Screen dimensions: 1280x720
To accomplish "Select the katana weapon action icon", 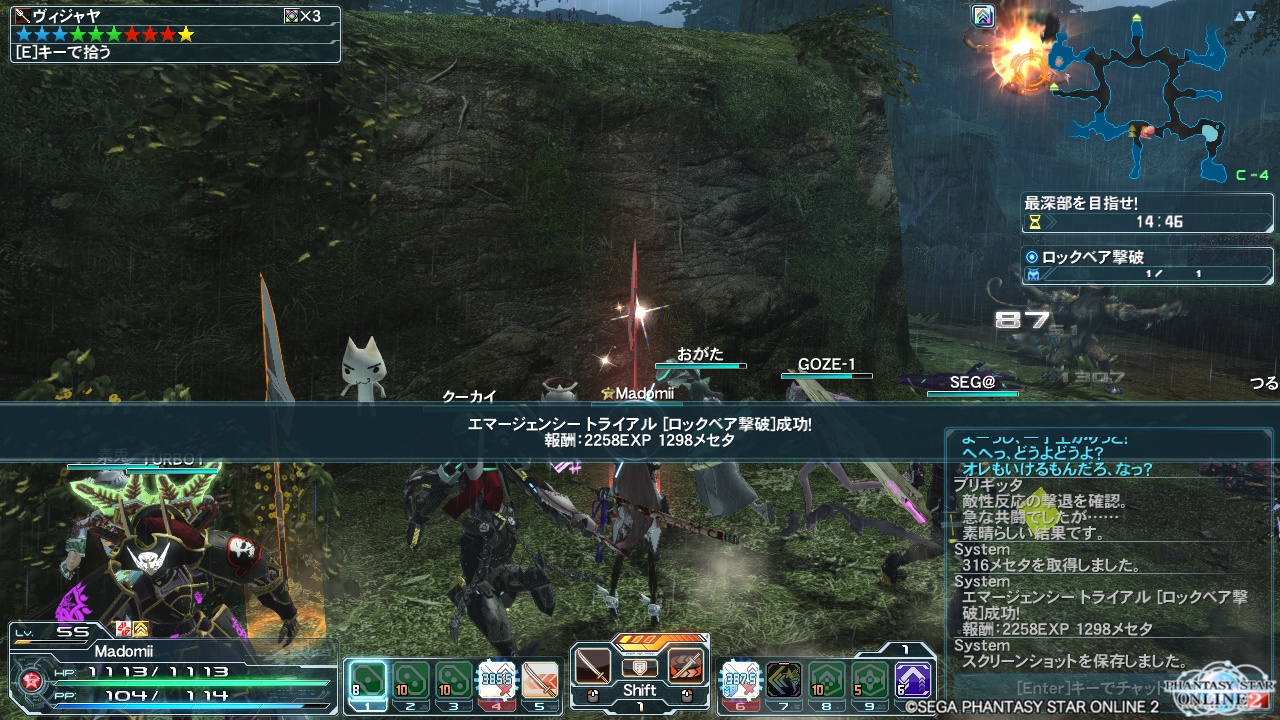I will pyautogui.click(x=592, y=665).
